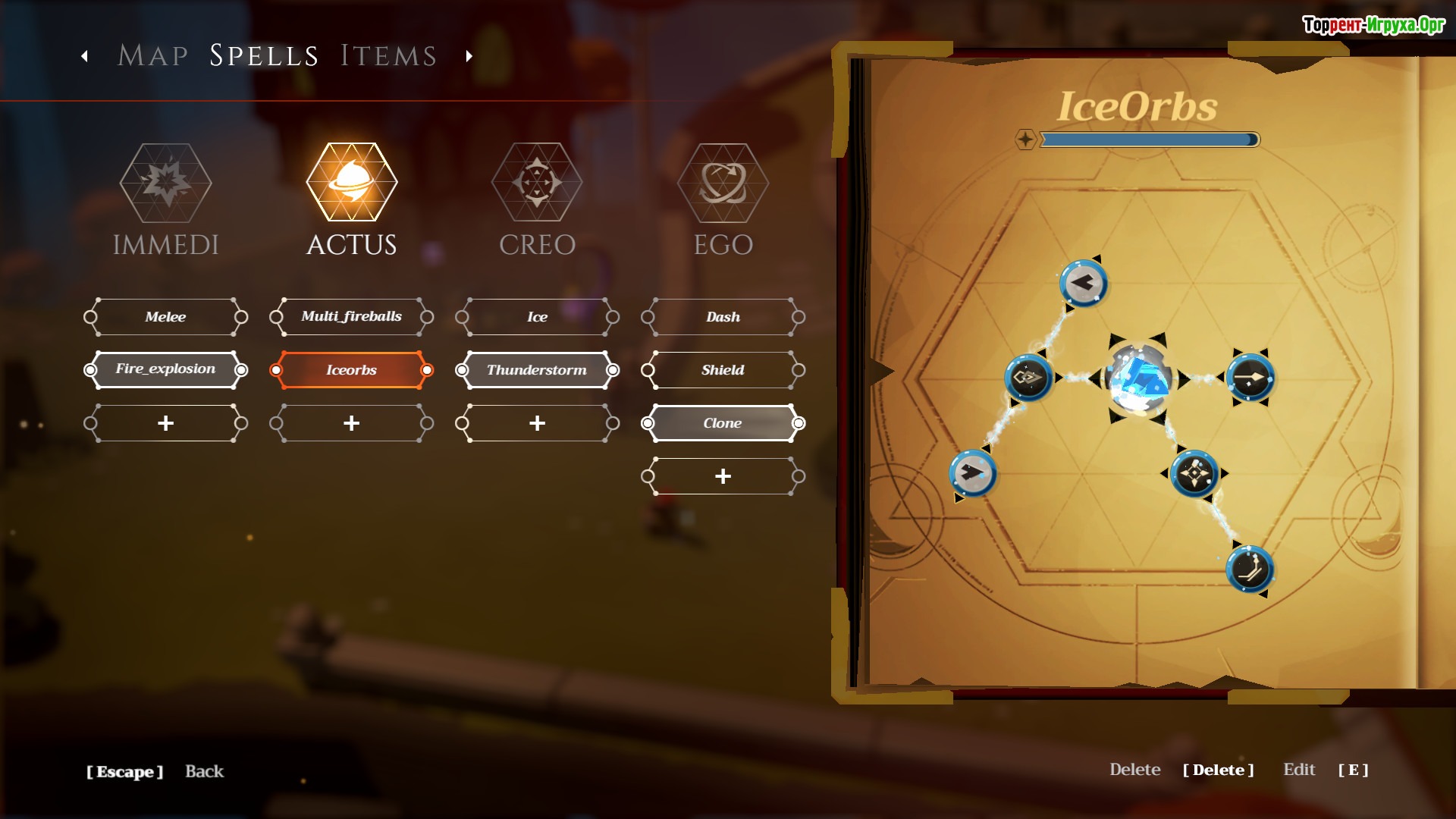
Task: Click the central ice crystal rune node
Action: tap(1137, 378)
